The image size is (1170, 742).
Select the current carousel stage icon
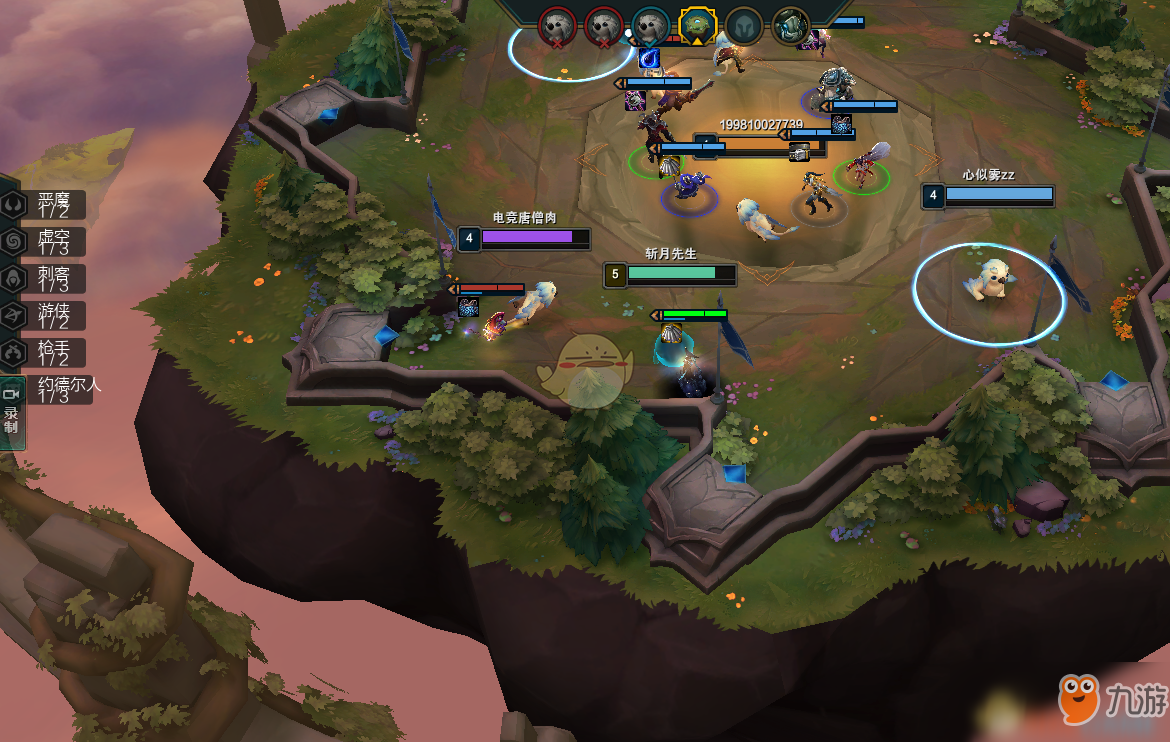pos(697,24)
